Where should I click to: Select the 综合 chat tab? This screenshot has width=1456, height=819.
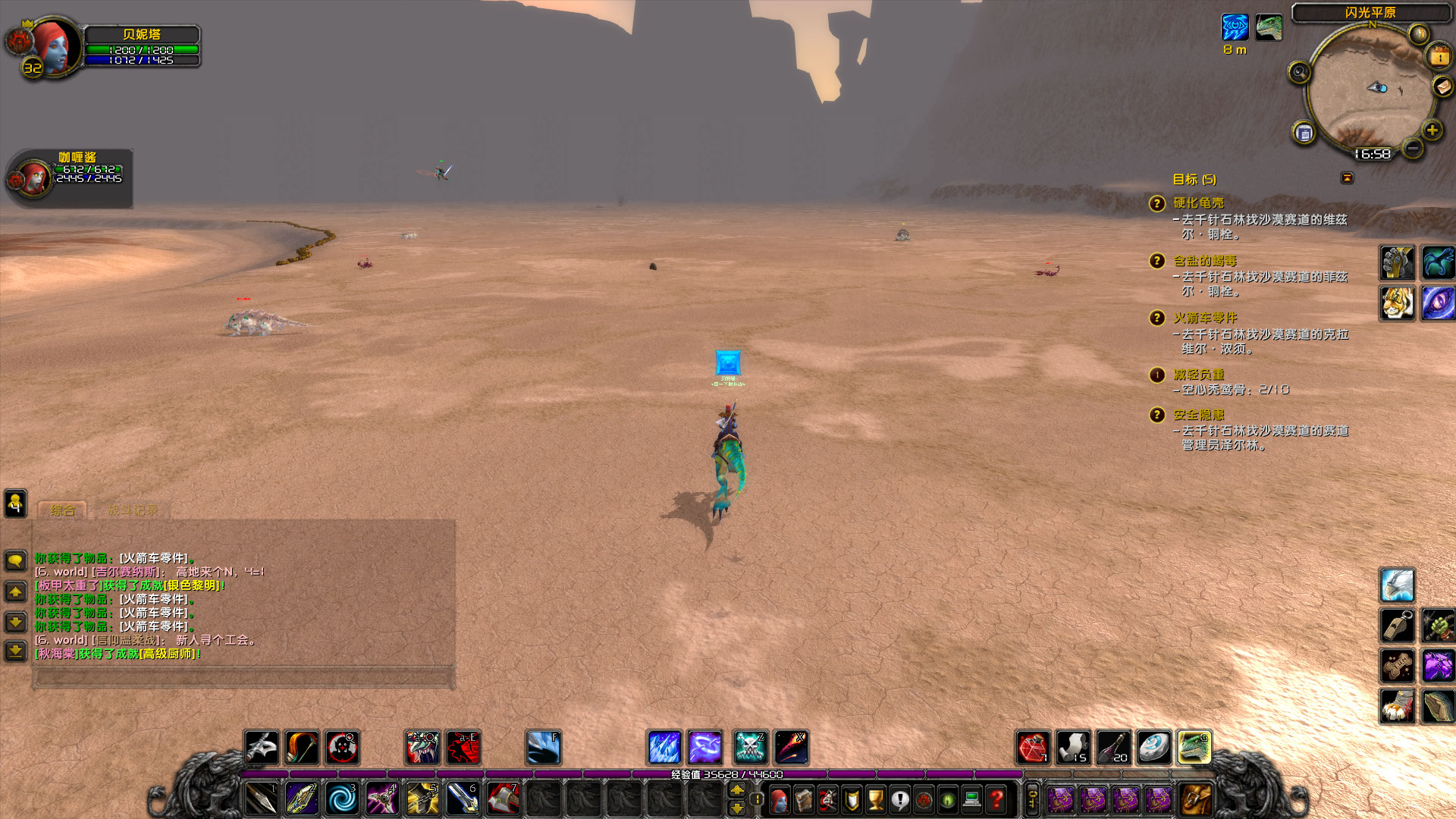[64, 510]
